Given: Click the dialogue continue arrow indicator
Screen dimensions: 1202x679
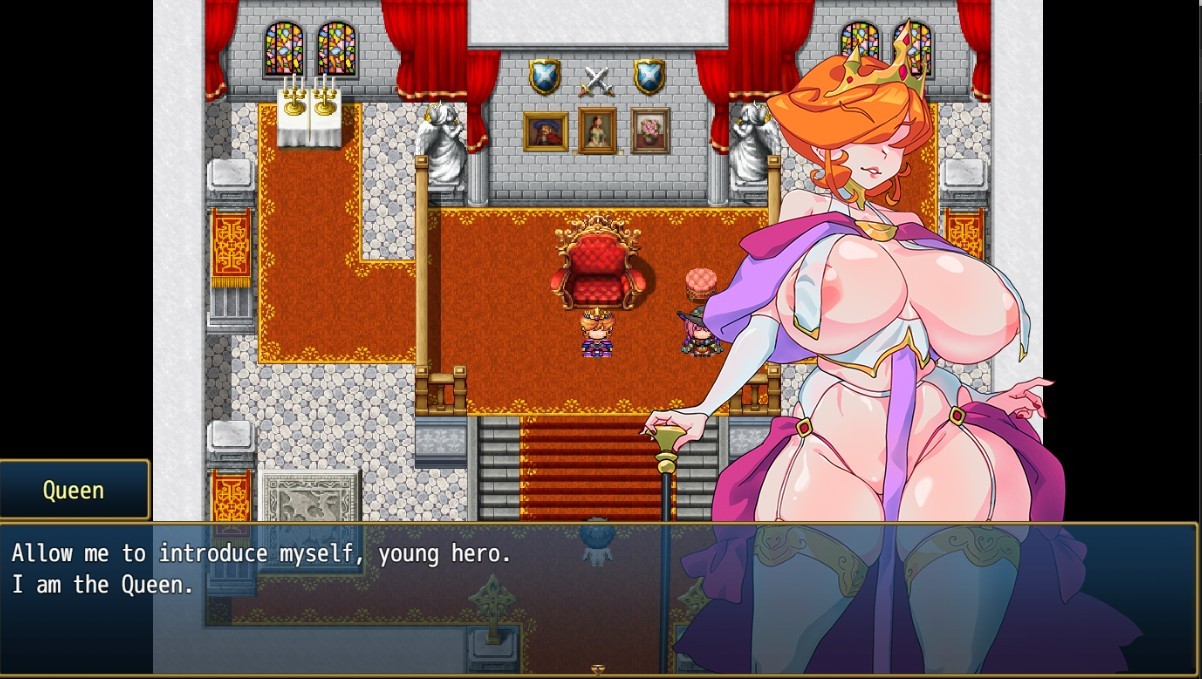Looking at the screenshot, I should [598, 670].
